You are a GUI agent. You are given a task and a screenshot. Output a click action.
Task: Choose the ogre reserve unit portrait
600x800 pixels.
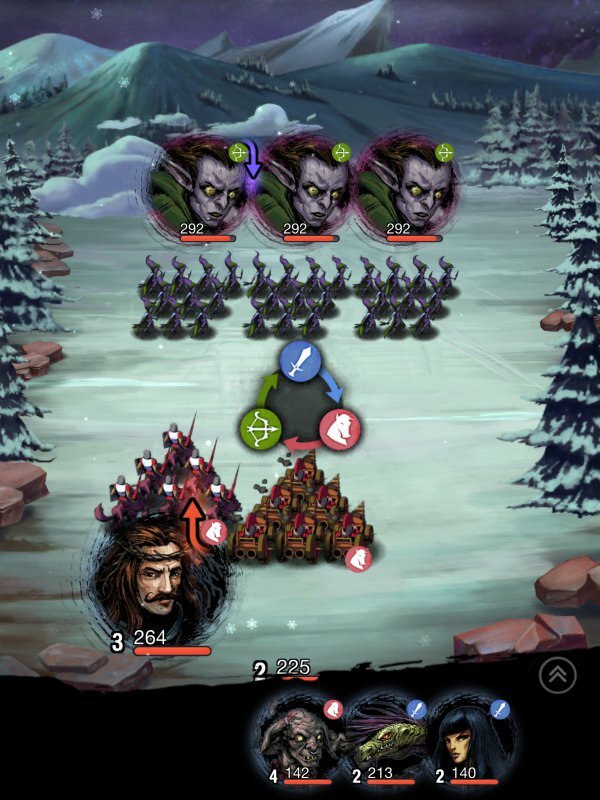[300, 740]
